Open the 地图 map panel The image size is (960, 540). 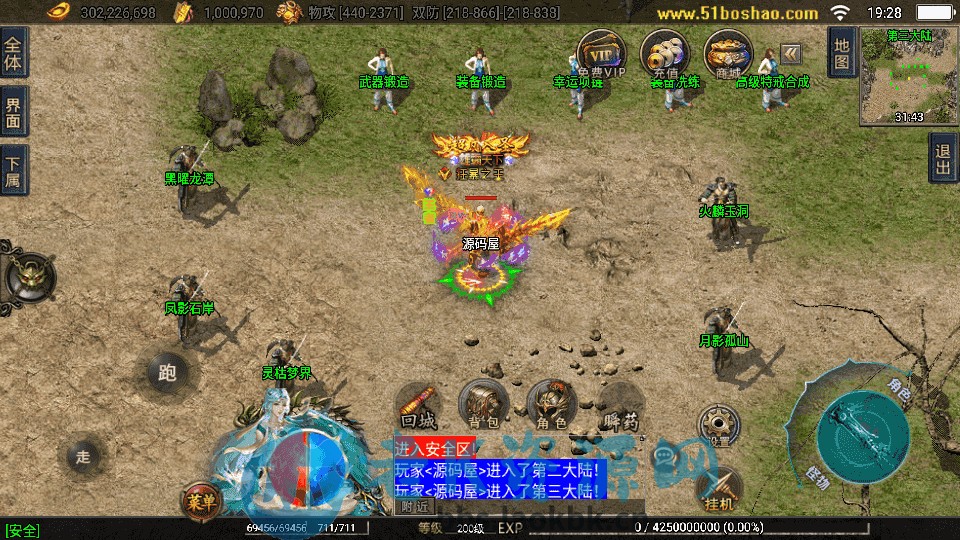[x=842, y=53]
